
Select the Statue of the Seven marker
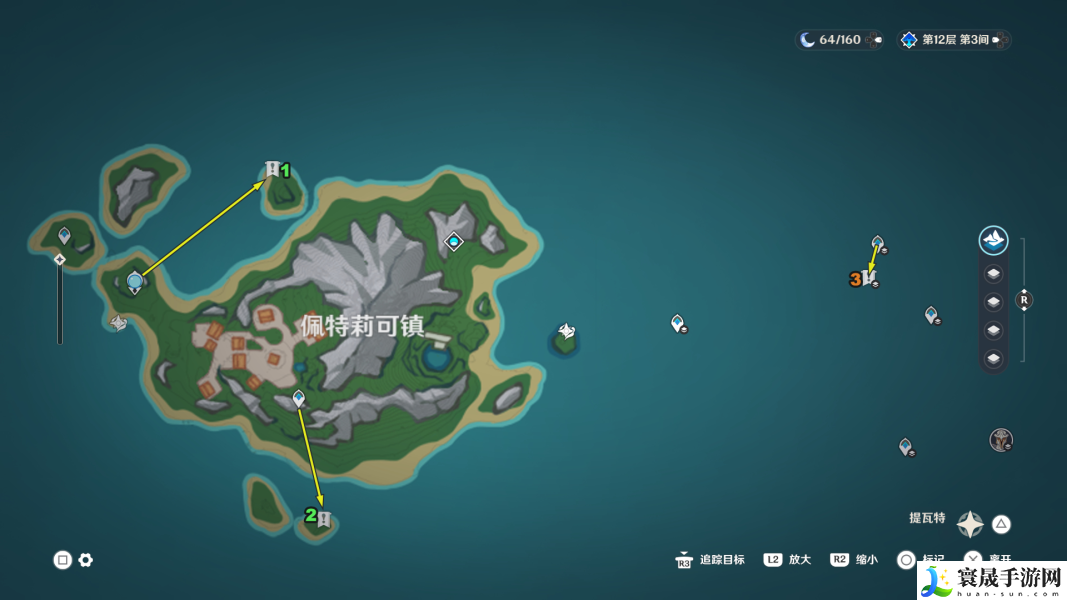[135, 283]
